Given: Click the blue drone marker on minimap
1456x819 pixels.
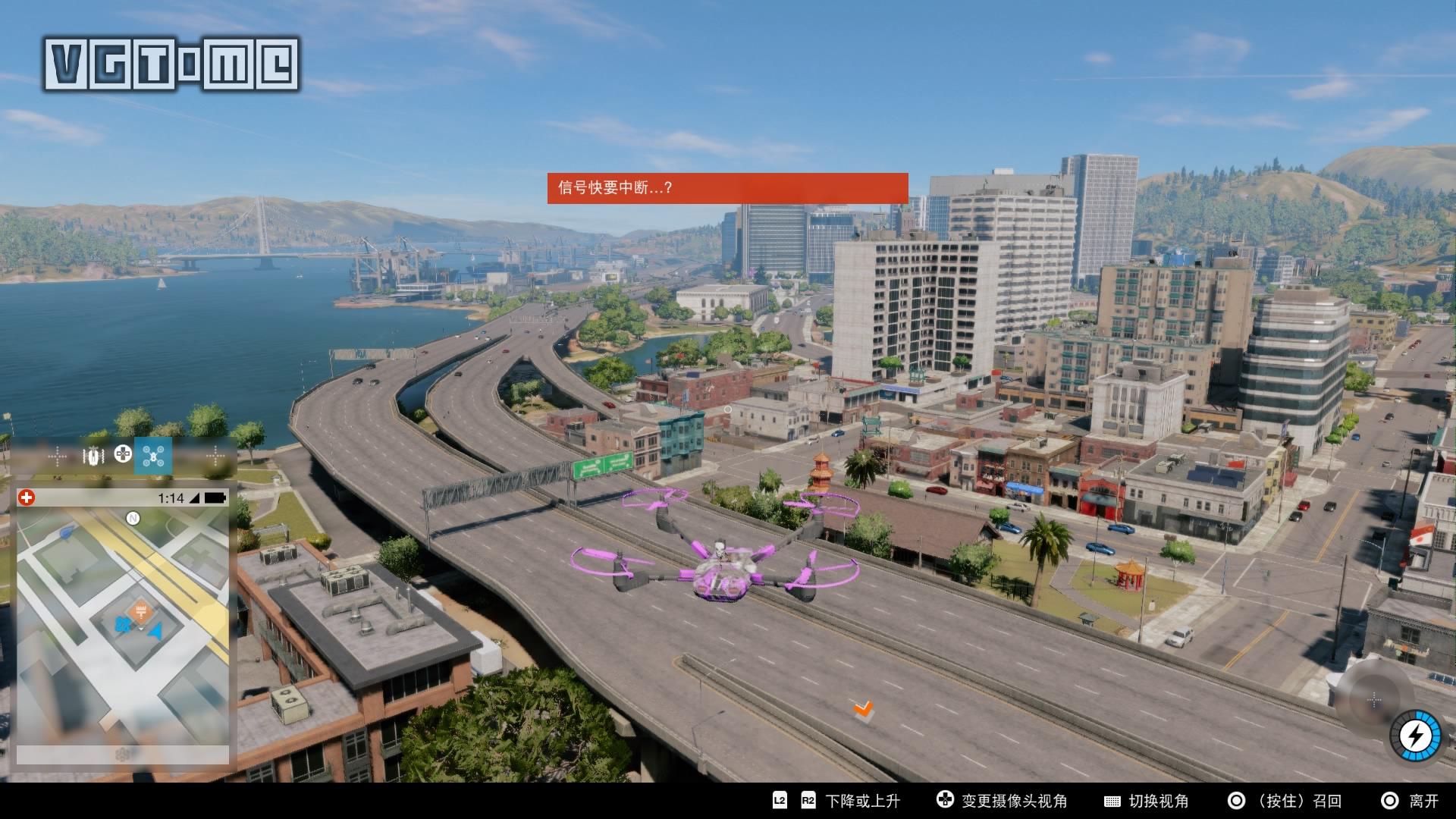Looking at the screenshot, I should coord(121,626).
